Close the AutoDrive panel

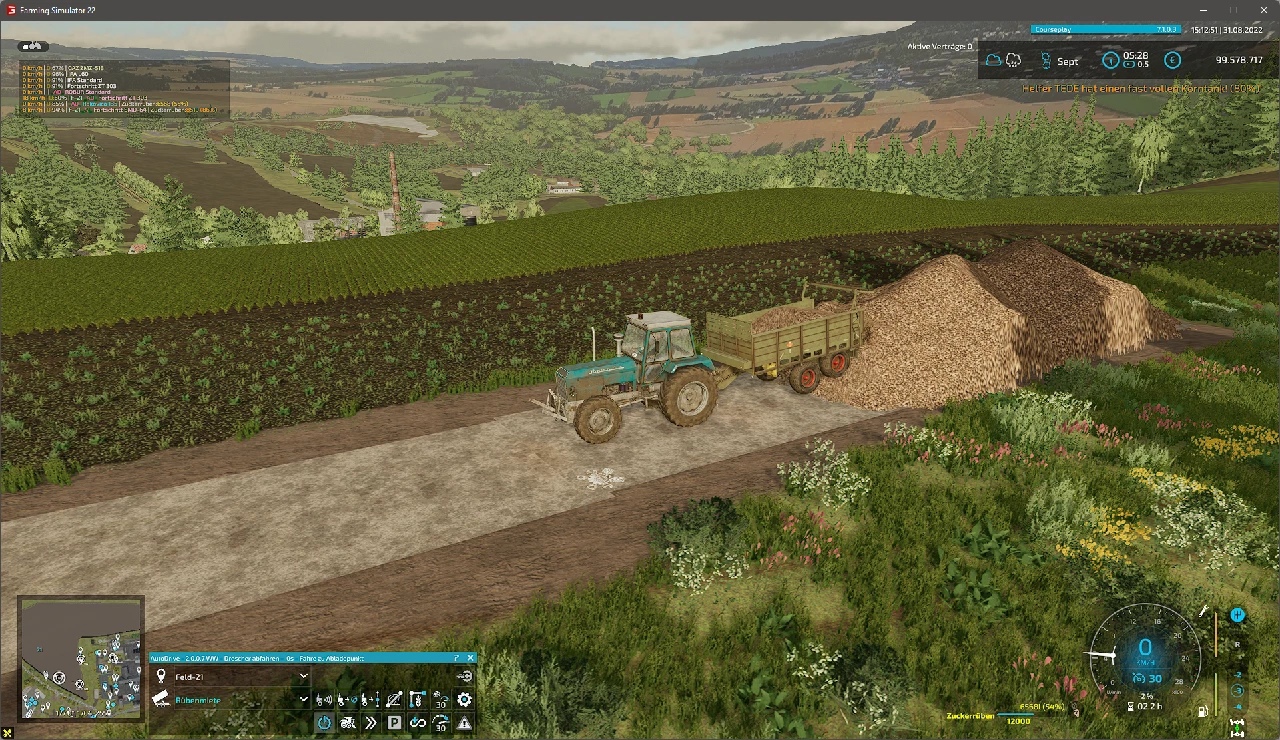471,658
